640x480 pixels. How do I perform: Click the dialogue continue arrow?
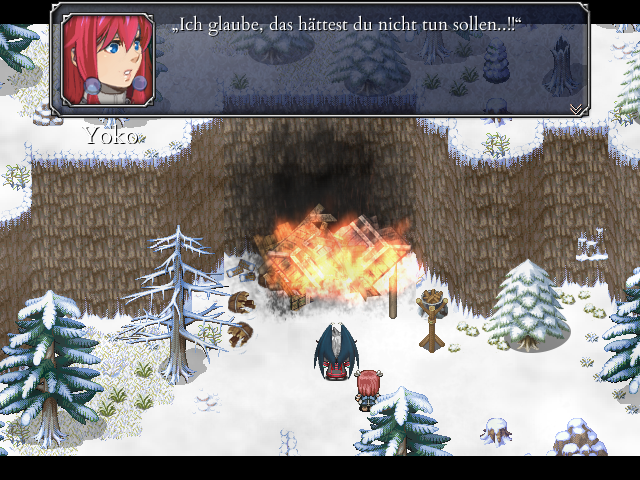tap(576, 107)
